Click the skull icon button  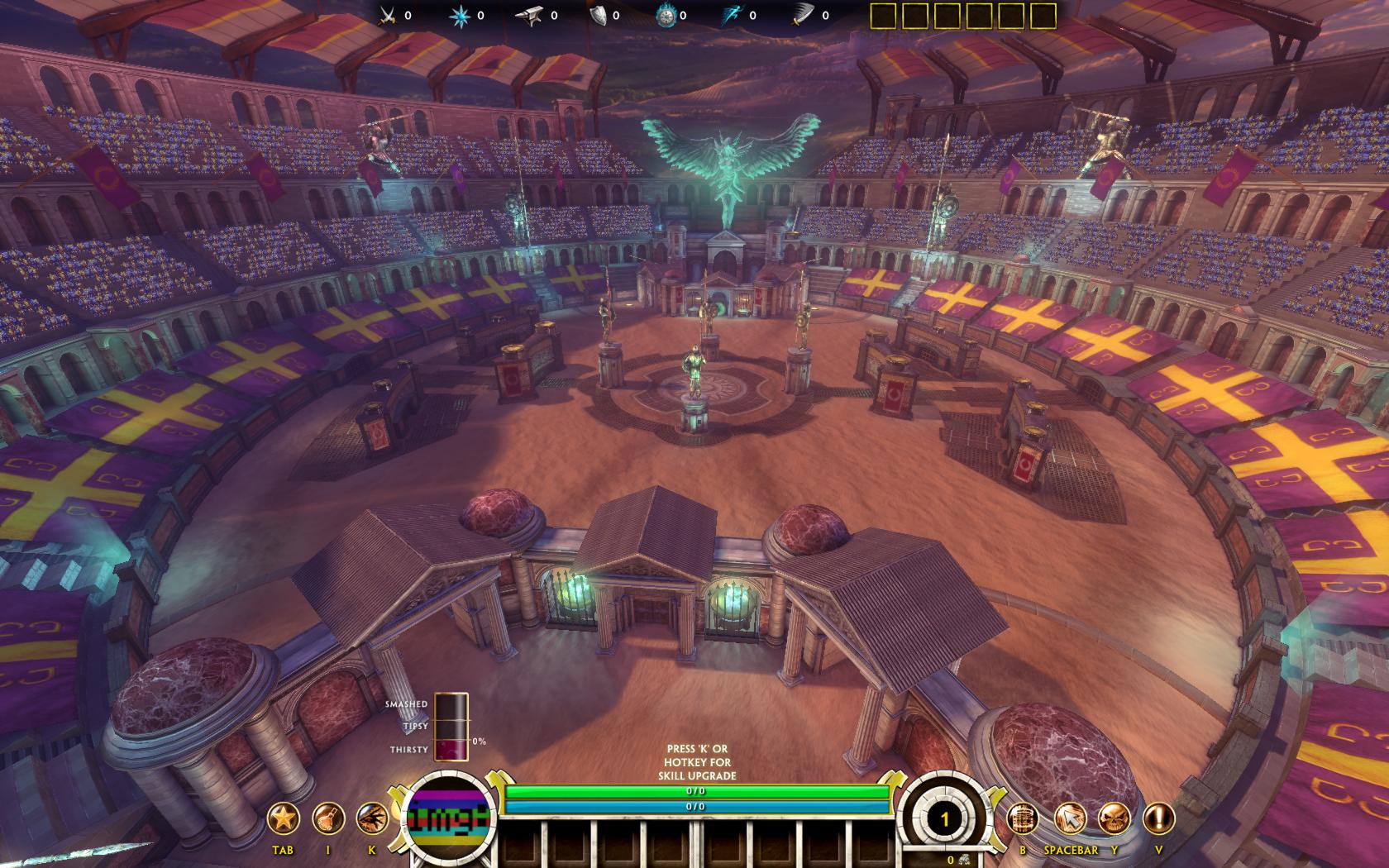(x=1114, y=819)
